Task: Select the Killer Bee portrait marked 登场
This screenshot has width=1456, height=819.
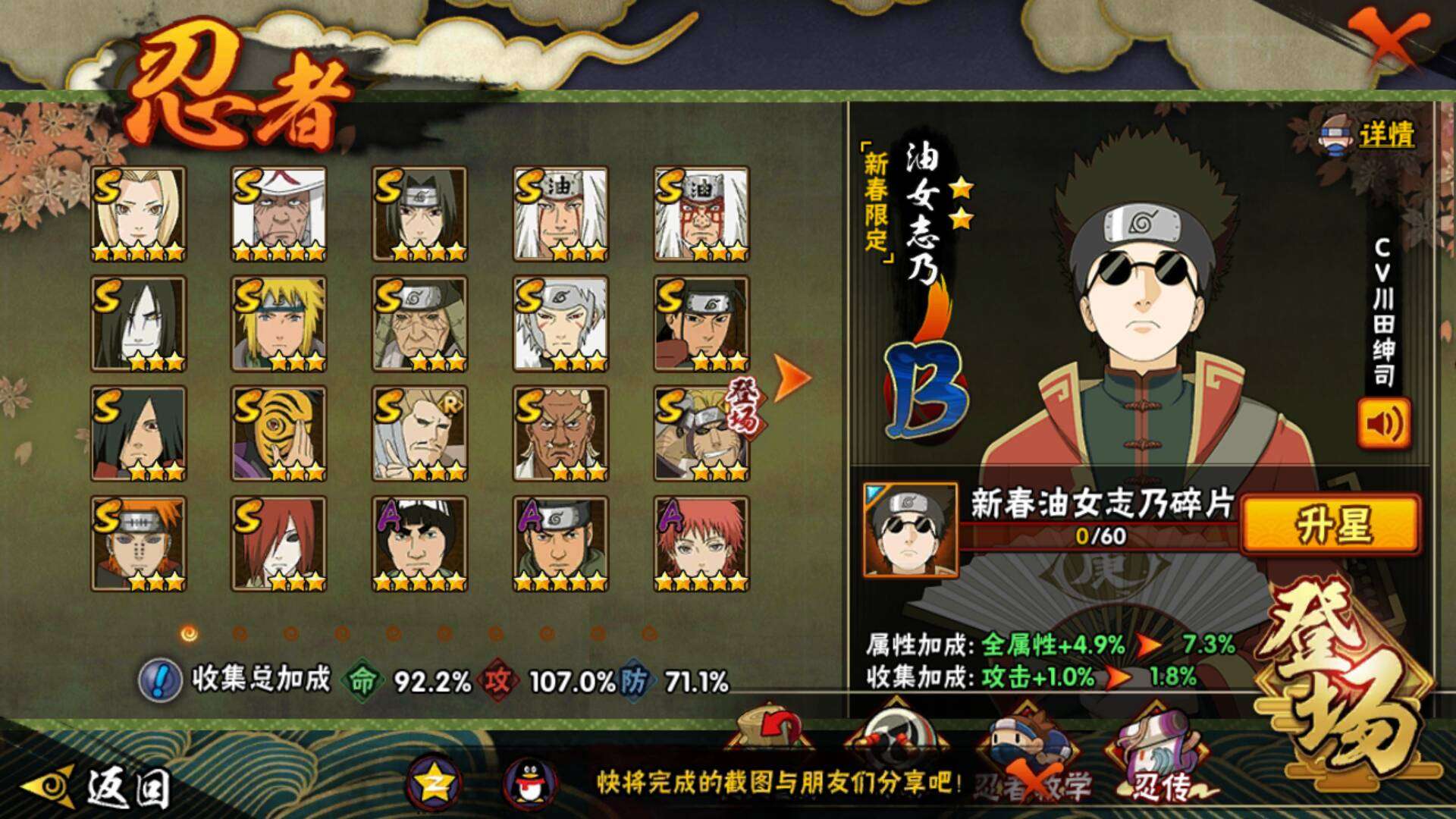Action: [701, 434]
